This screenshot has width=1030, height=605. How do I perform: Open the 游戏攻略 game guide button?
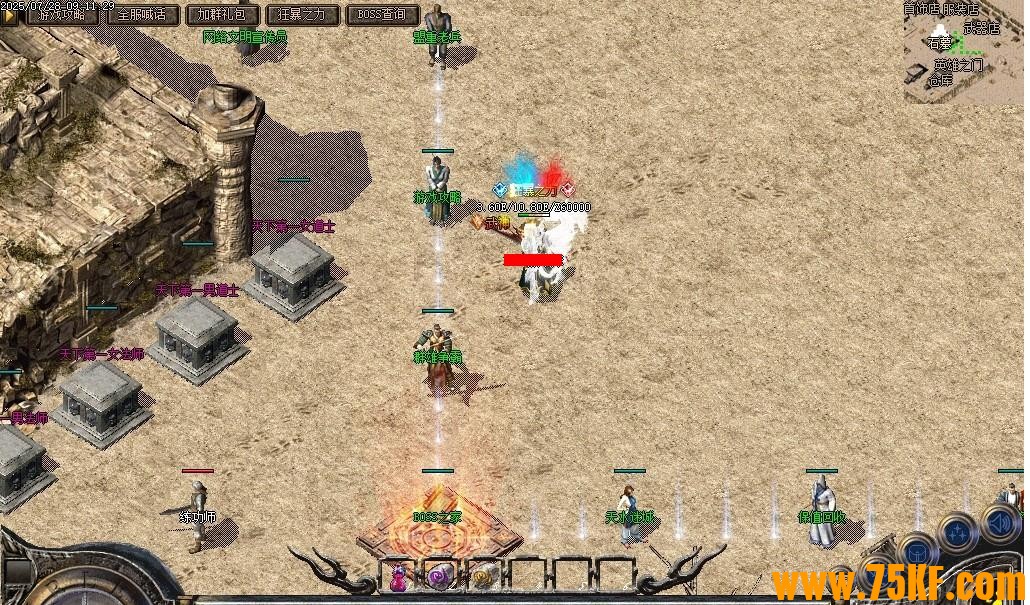click(x=61, y=15)
